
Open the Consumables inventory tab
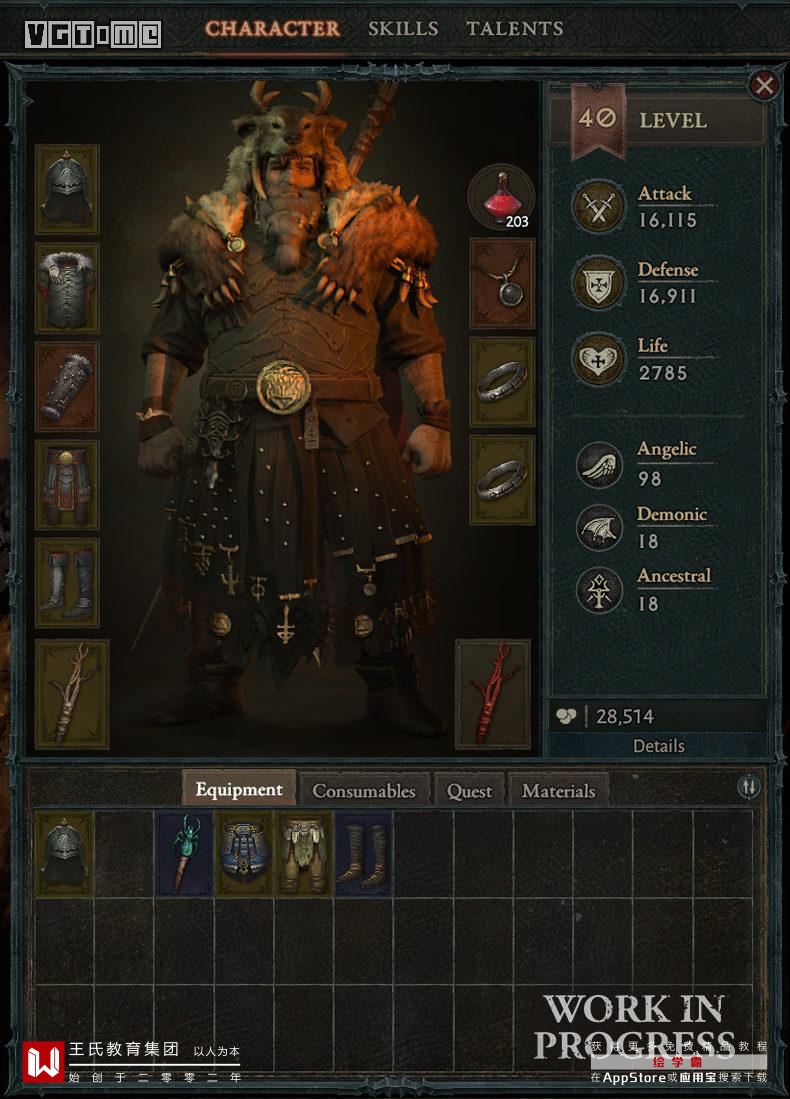[x=364, y=790]
